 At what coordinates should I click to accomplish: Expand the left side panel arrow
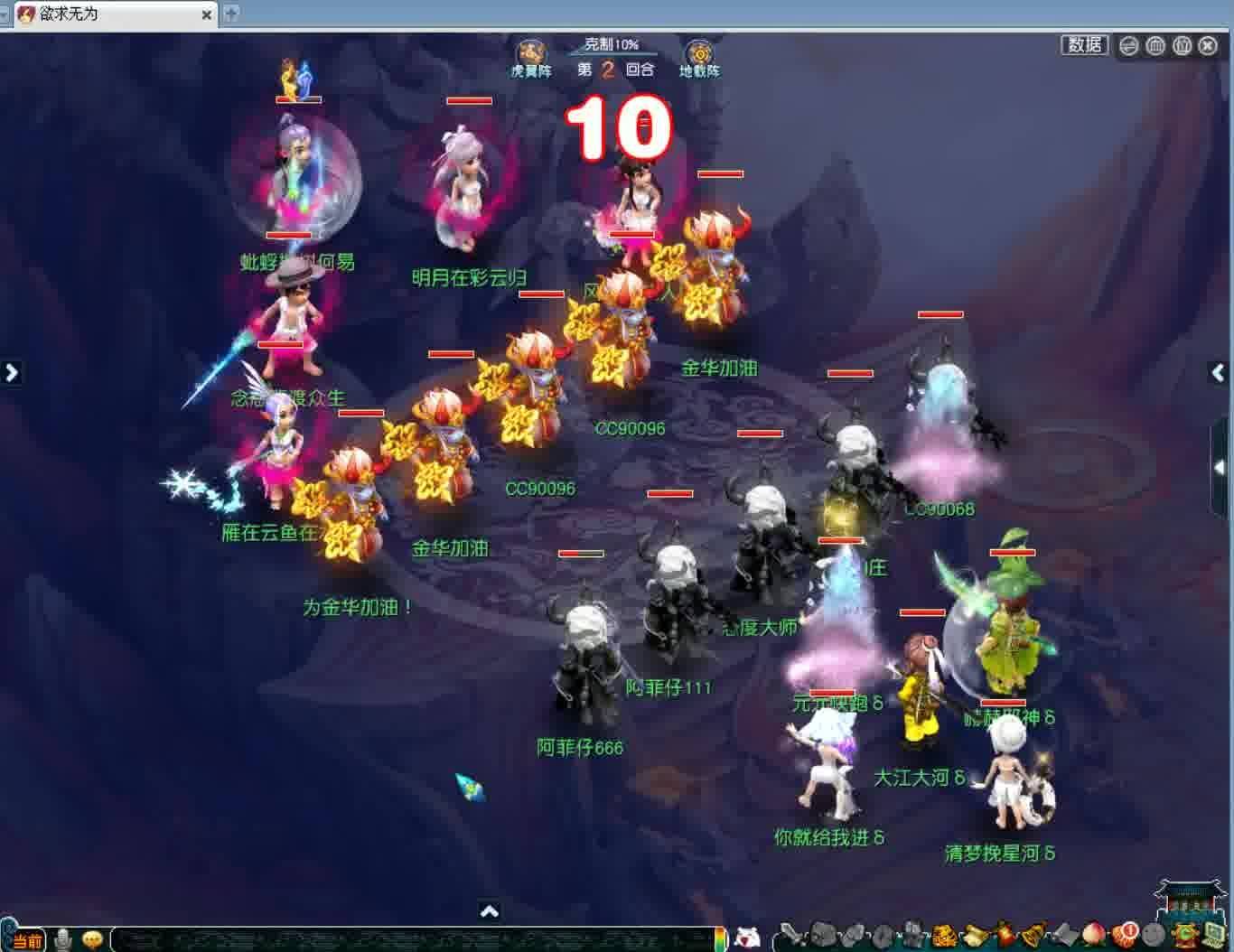11,372
